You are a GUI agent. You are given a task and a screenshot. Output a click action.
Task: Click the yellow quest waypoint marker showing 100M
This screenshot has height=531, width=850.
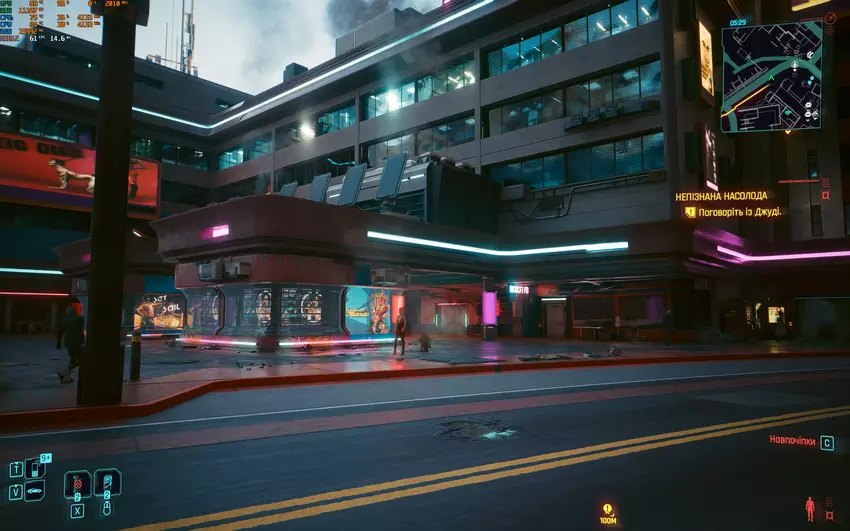pos(607,510)
